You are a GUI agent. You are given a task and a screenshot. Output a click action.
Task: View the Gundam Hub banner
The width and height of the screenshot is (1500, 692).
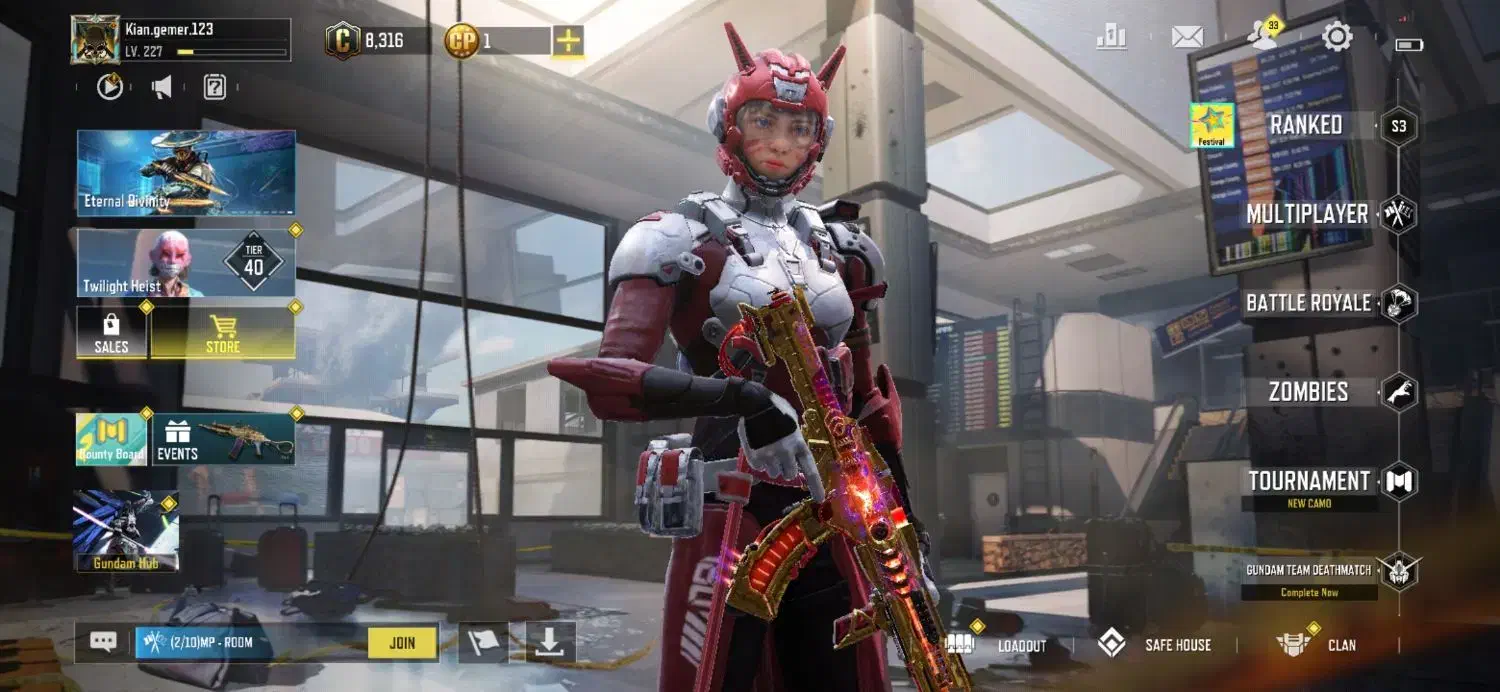[x=126, y=531]
